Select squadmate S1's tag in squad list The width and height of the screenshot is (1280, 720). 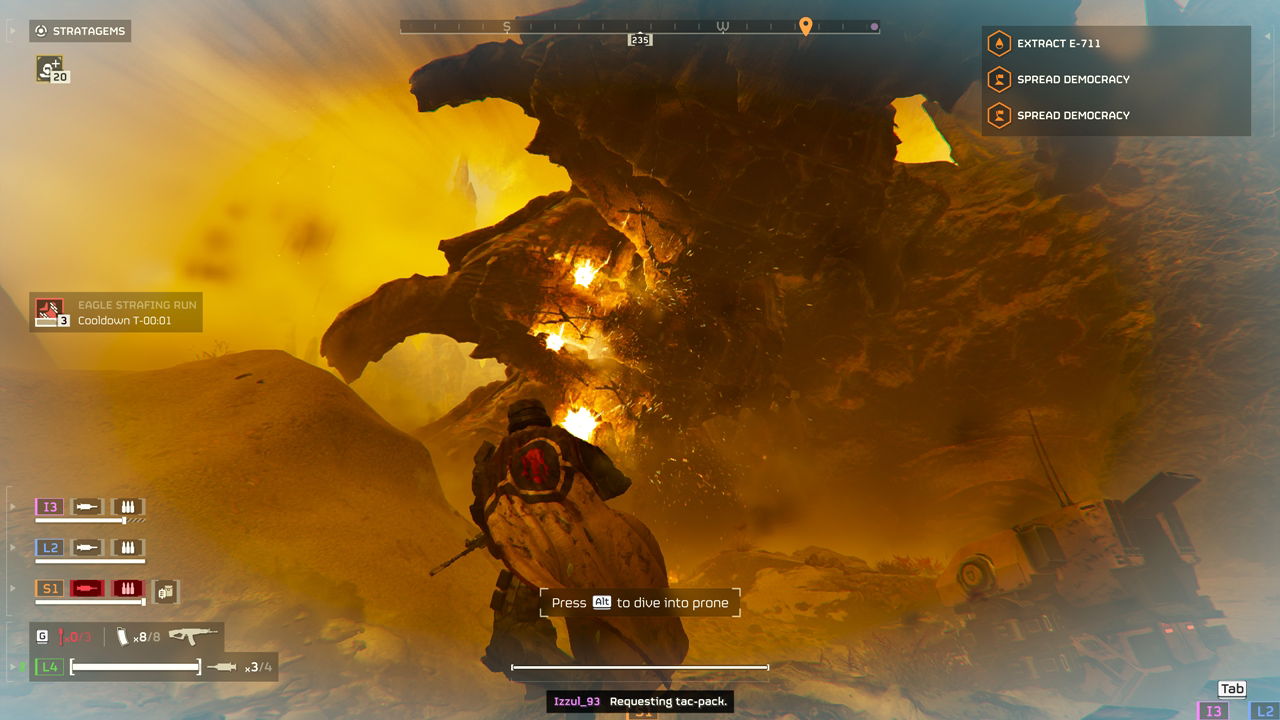click(50, 589)
